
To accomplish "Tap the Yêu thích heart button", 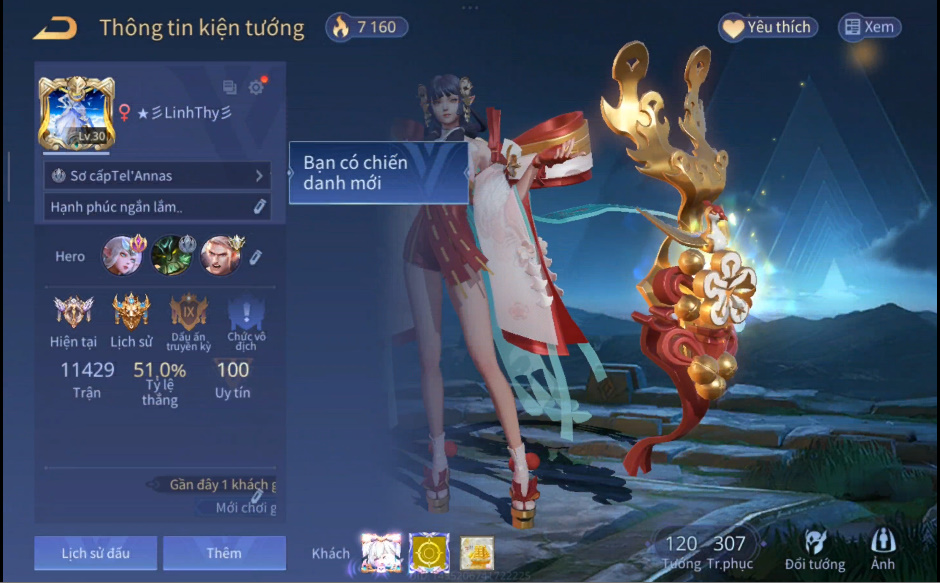I will pyautogui.click(x=768, y=27).
